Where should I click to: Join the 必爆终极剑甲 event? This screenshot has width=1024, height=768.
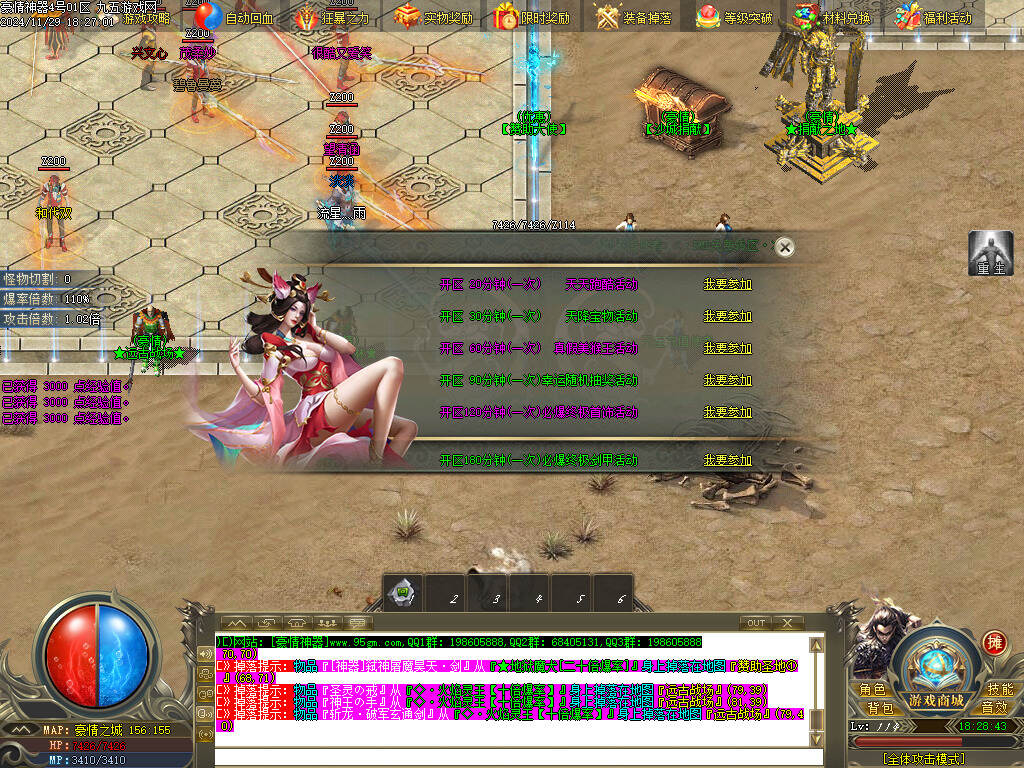pyautogui.click(x=727, y=460)
